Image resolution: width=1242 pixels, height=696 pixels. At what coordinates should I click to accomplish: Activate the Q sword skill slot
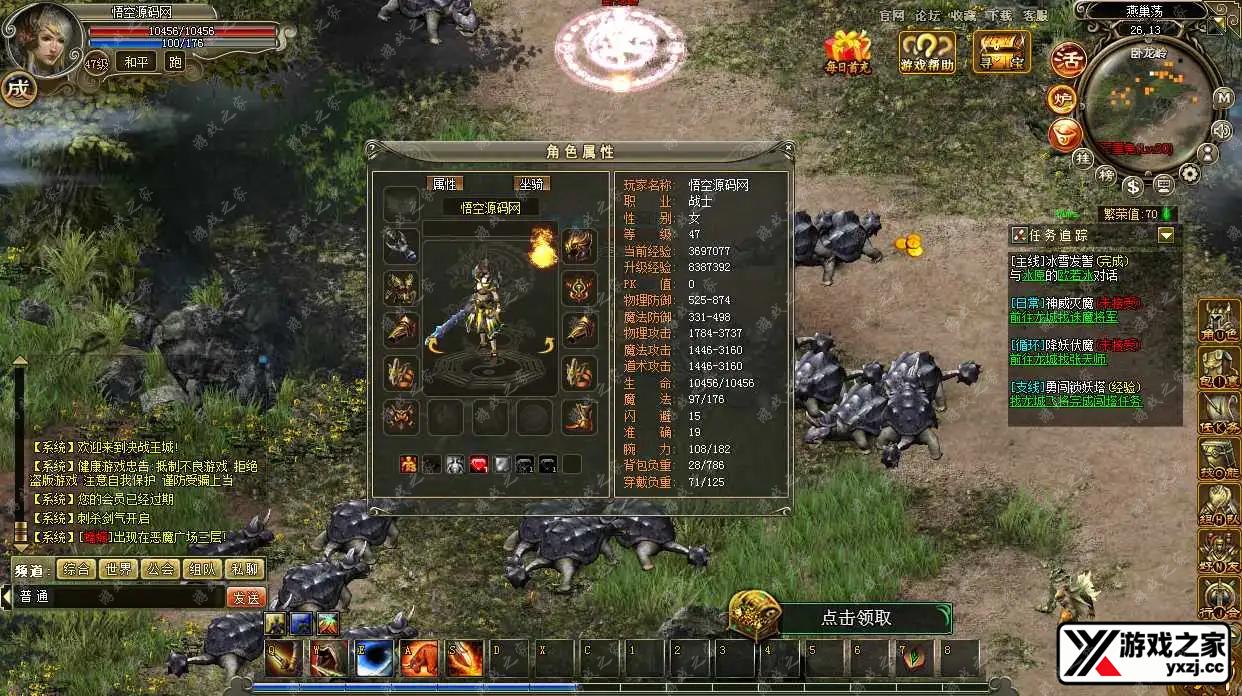pos(284,657)
